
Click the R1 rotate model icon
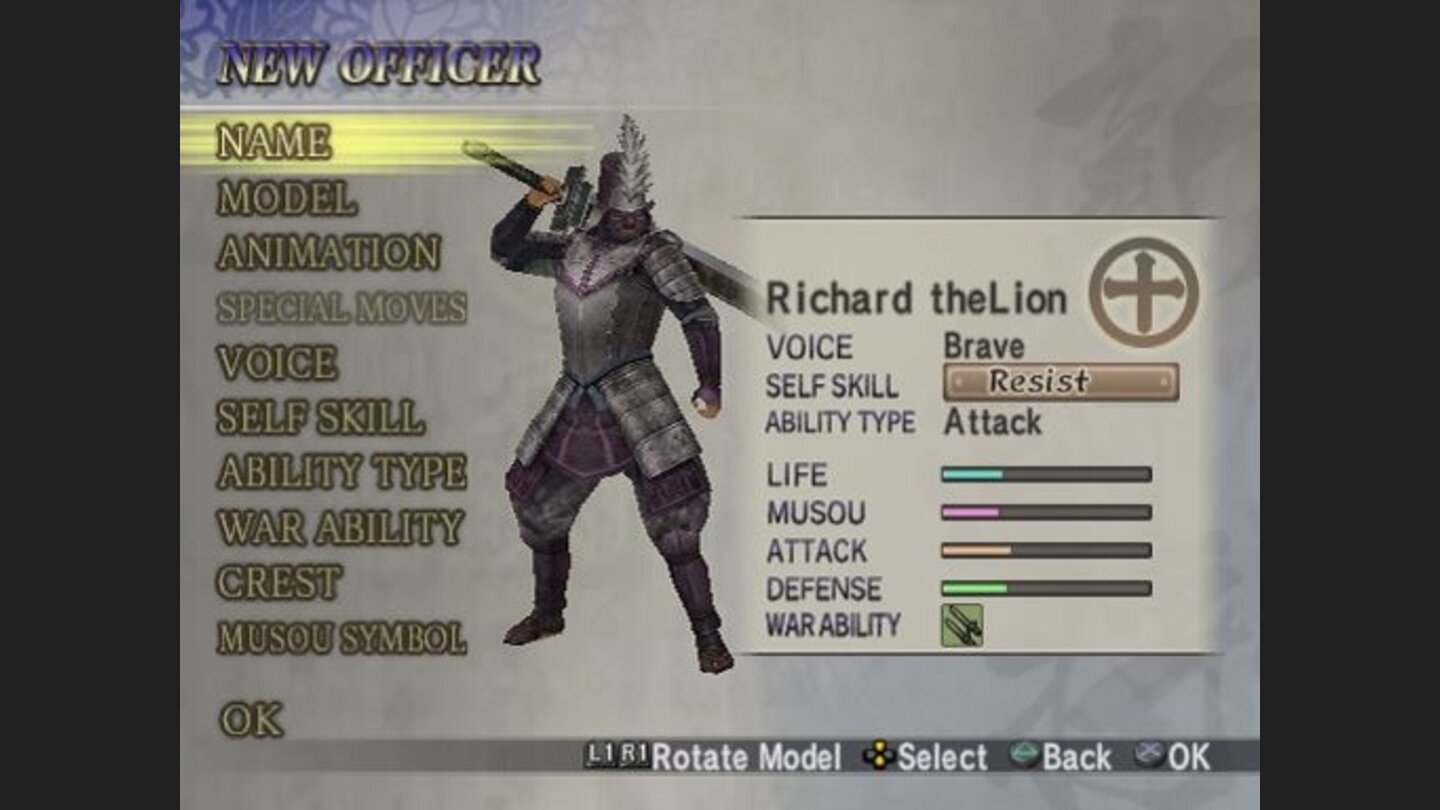tap(633, 758)
